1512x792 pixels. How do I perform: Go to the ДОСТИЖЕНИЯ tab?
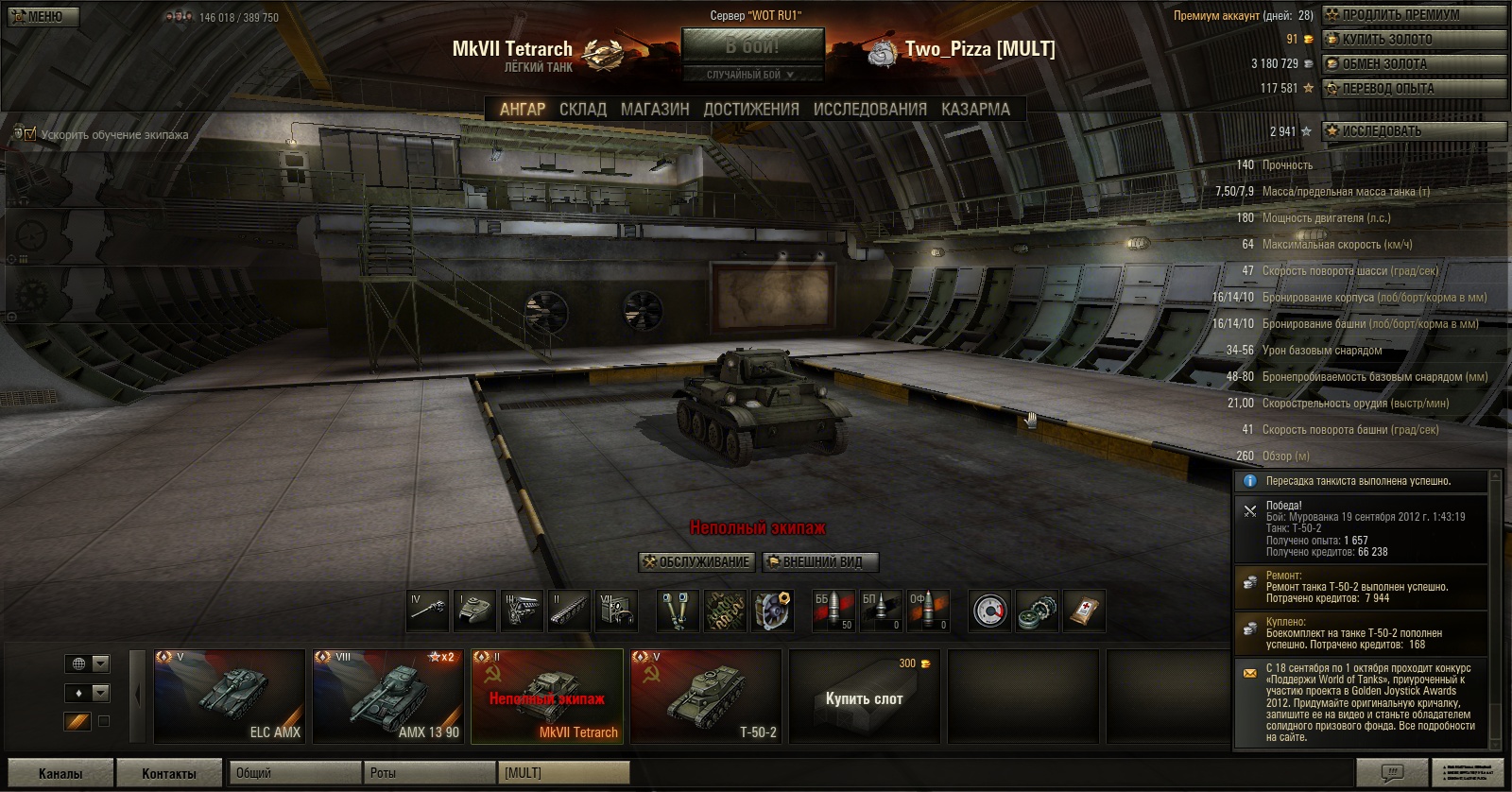pos(751,110)
